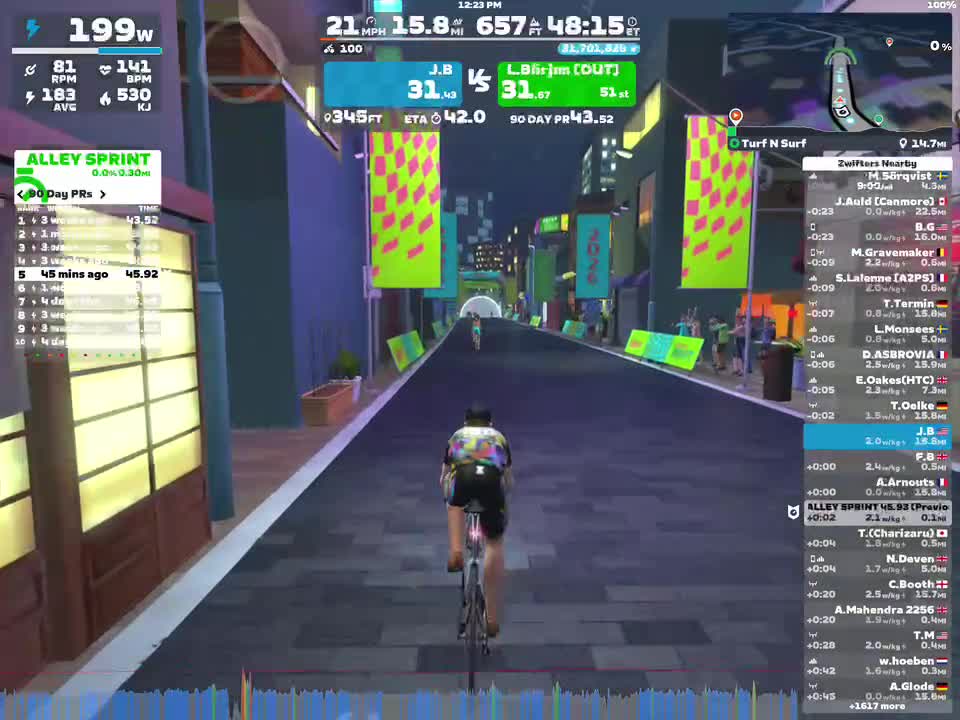Open the route minimap
Screen dimensions: 960x720
838,75
